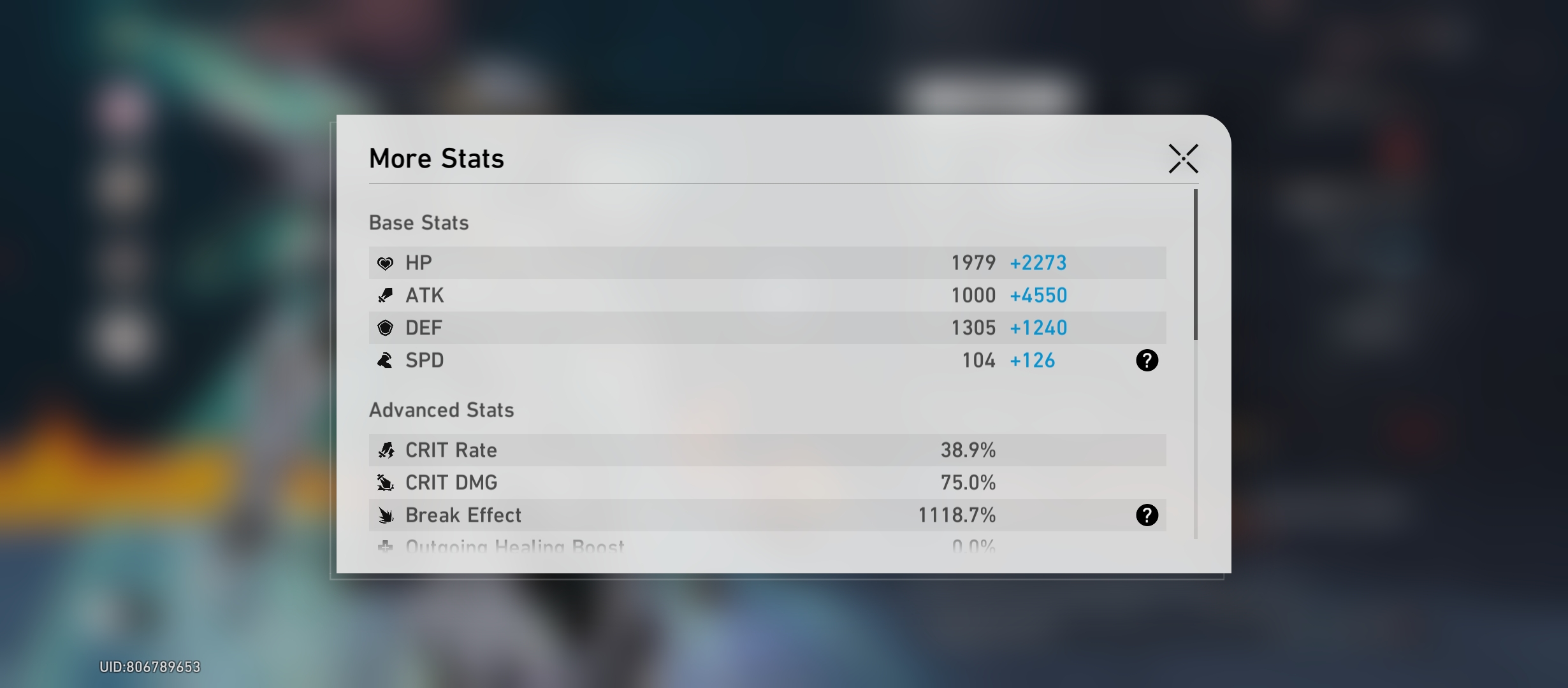
Task: Select the Advanced Stats section label
Action: click(442, 410)
